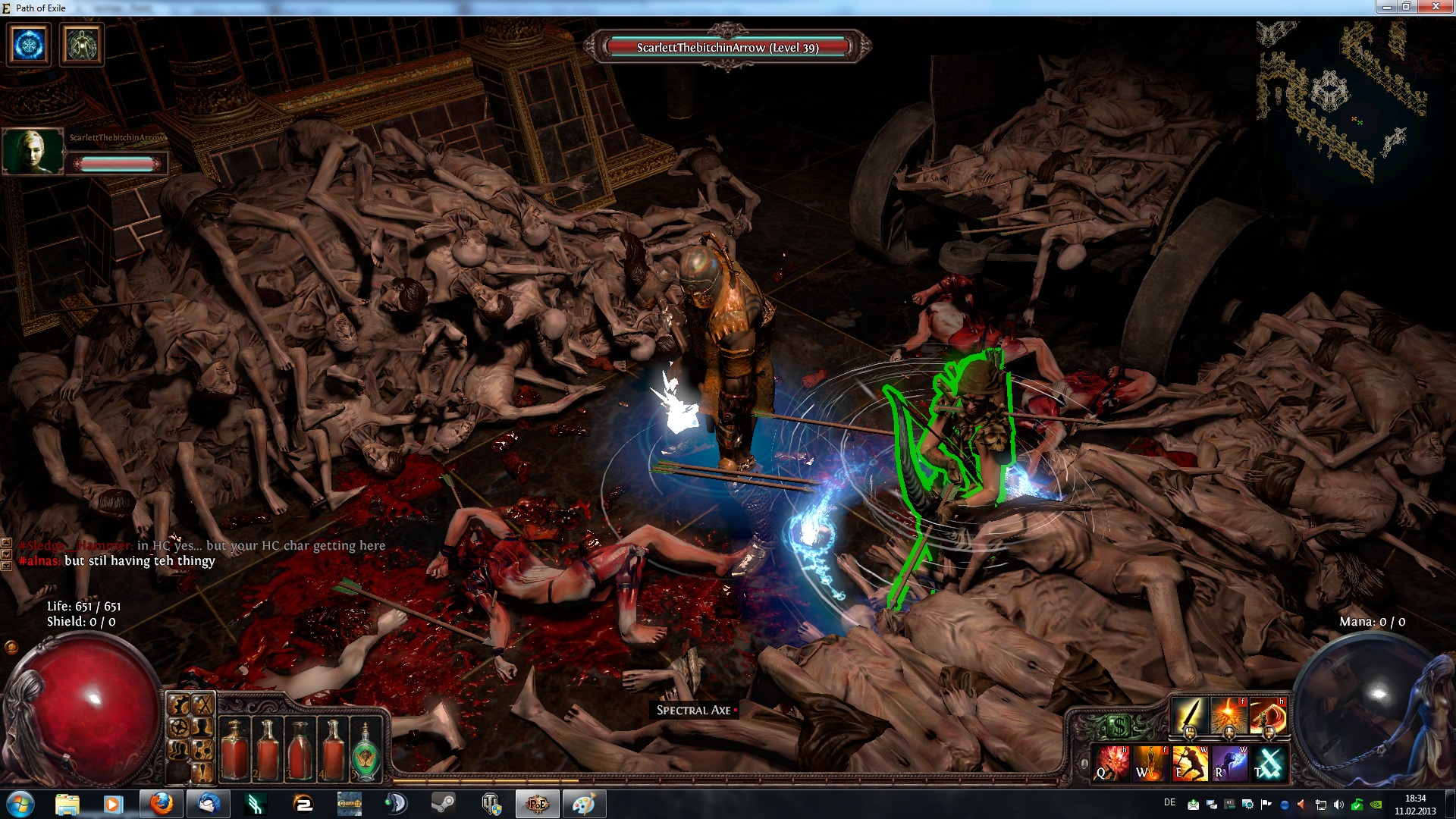The image size is (1456, 819).
Task: Activate the molten figure skill on W
Action: tap(1150, 763)
